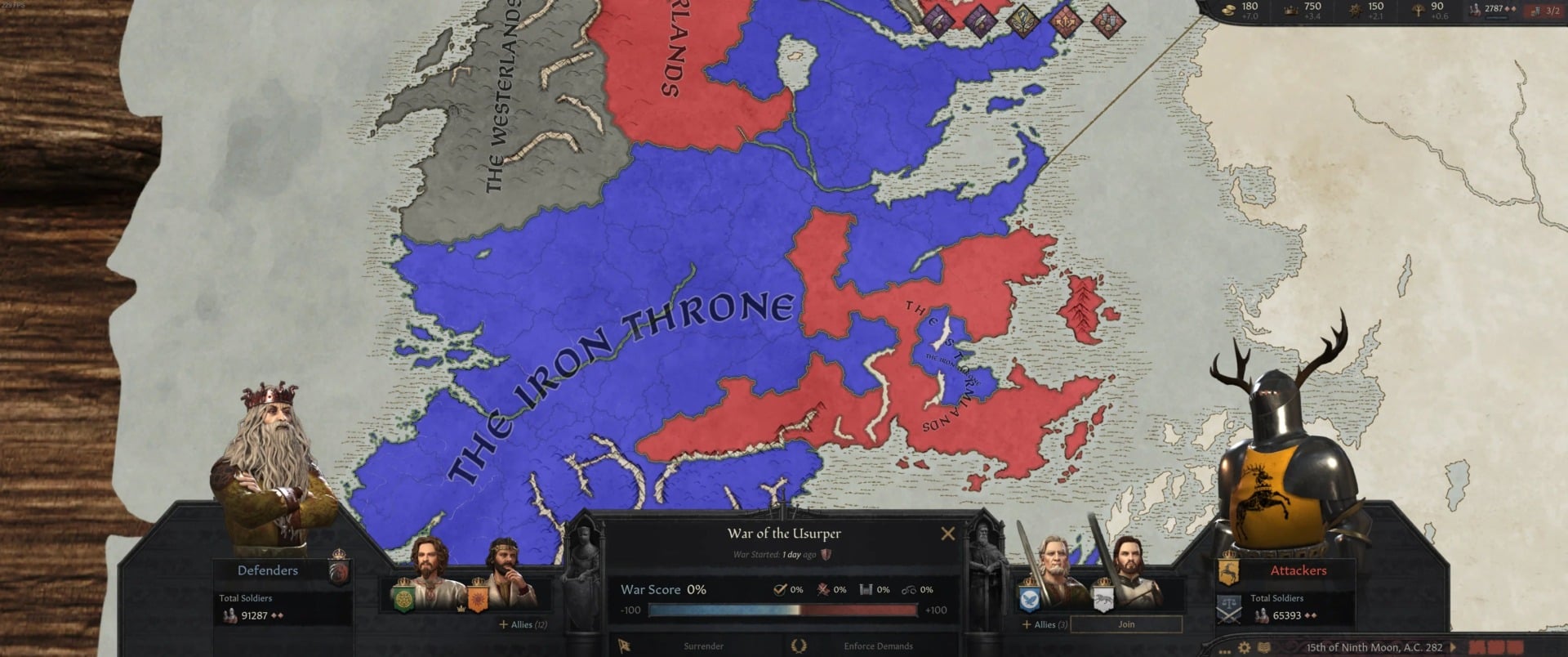The image size is (1568, 657).
Task: Click the prestige crown icon in top bar
Action: pyautogui.click(x=1292, y=10)
